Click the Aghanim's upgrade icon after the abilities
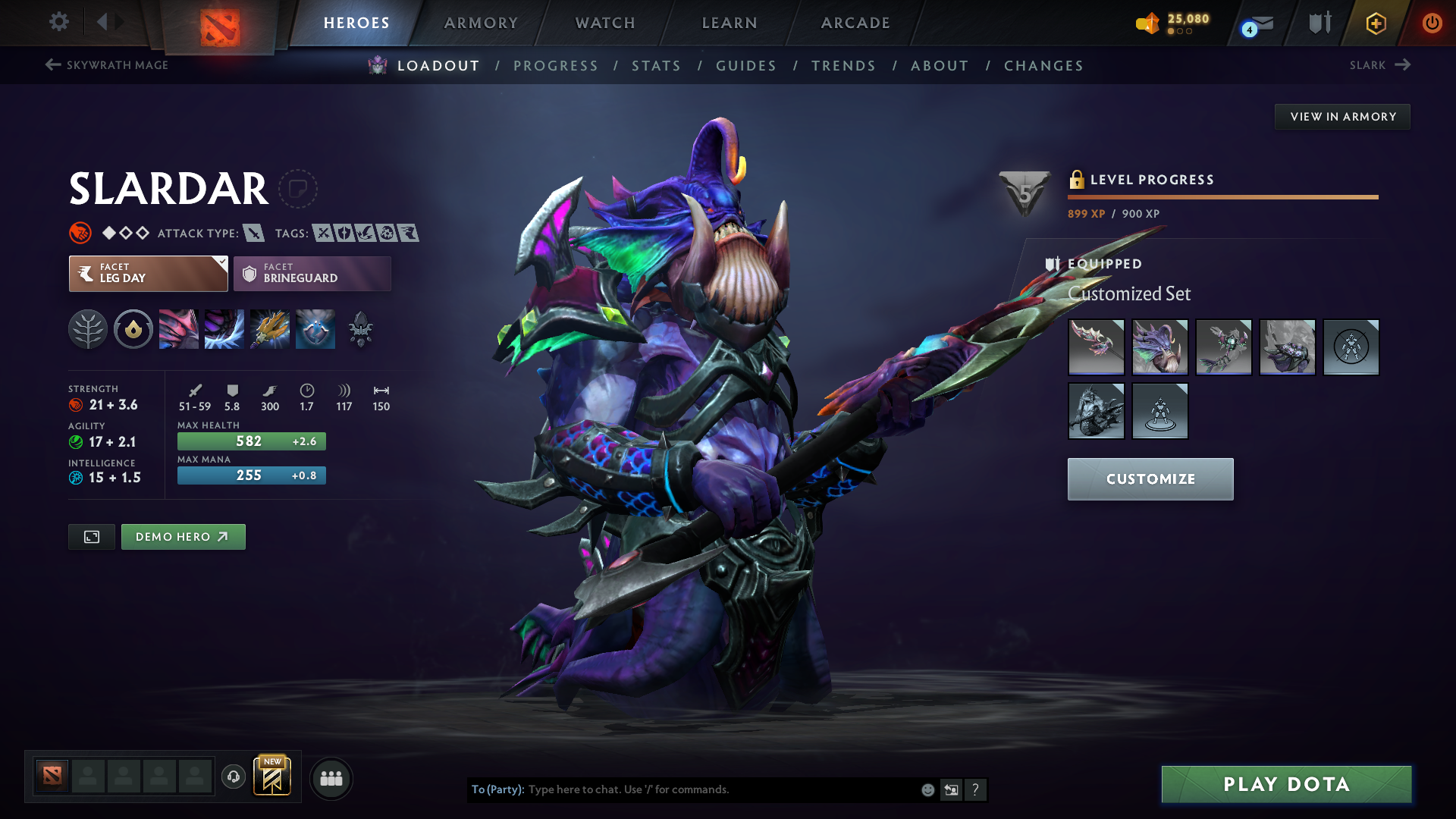 click(x=360, y=329)
